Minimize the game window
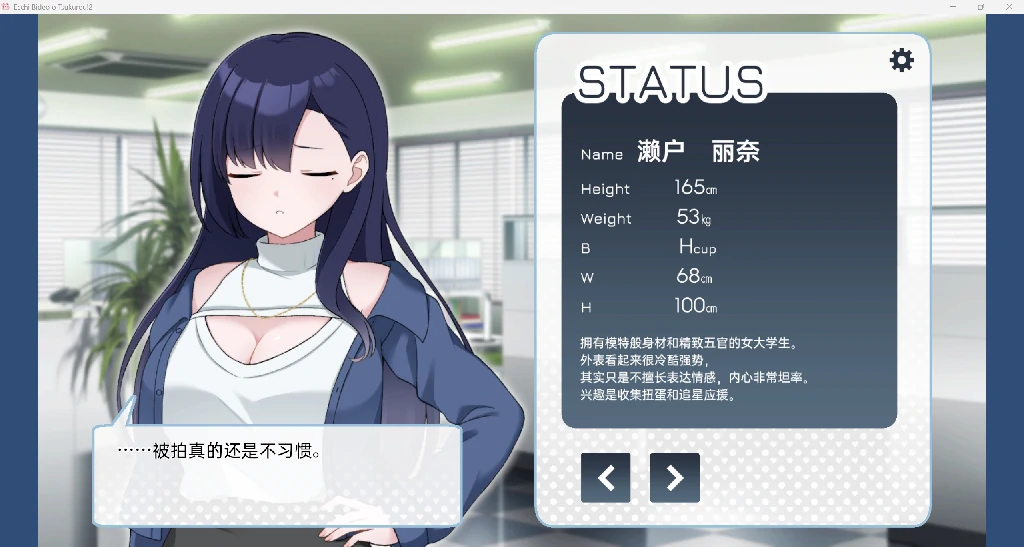 click(x=951, y=6)
